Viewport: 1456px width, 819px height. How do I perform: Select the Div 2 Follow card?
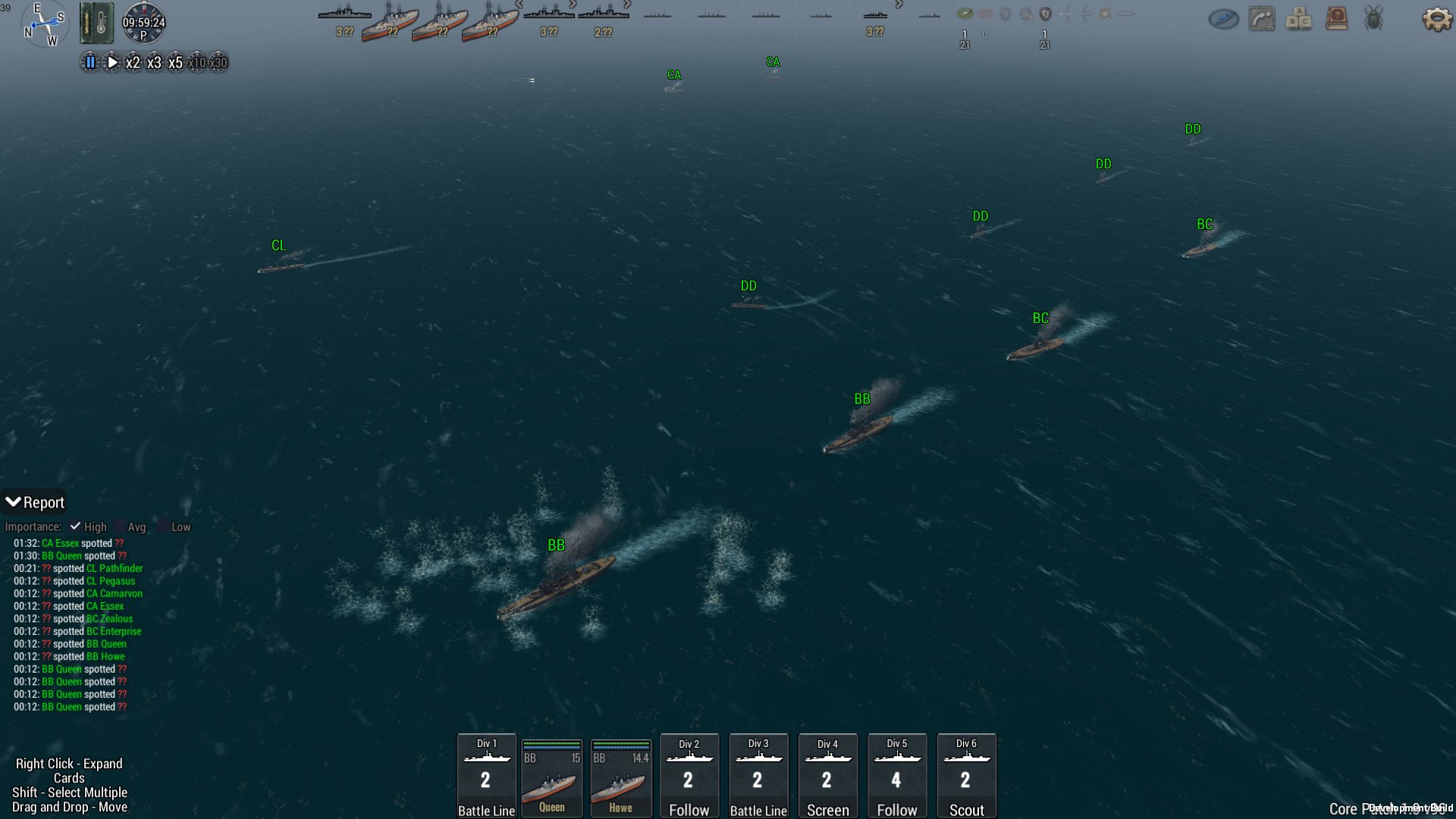point(689,776)
